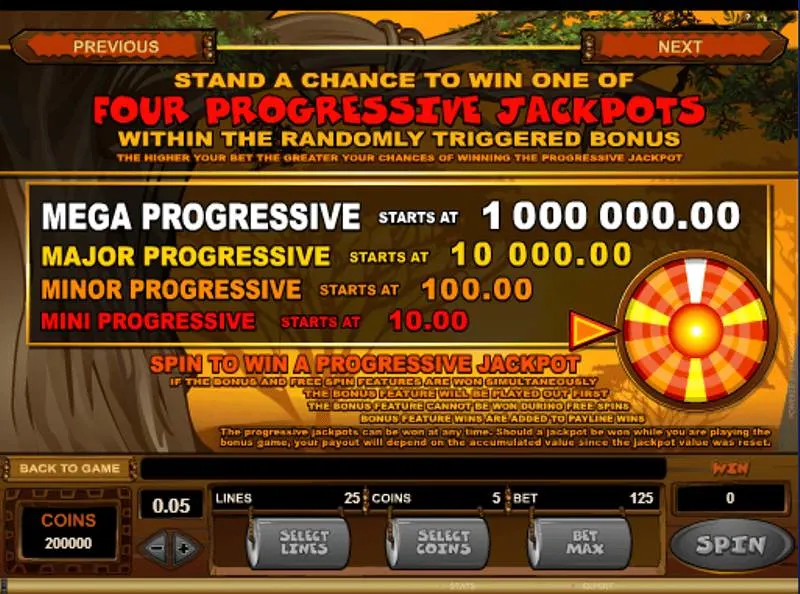Decrease coin size with the minus button
Viewport: 800px width, 594px height.
(155, 547)
